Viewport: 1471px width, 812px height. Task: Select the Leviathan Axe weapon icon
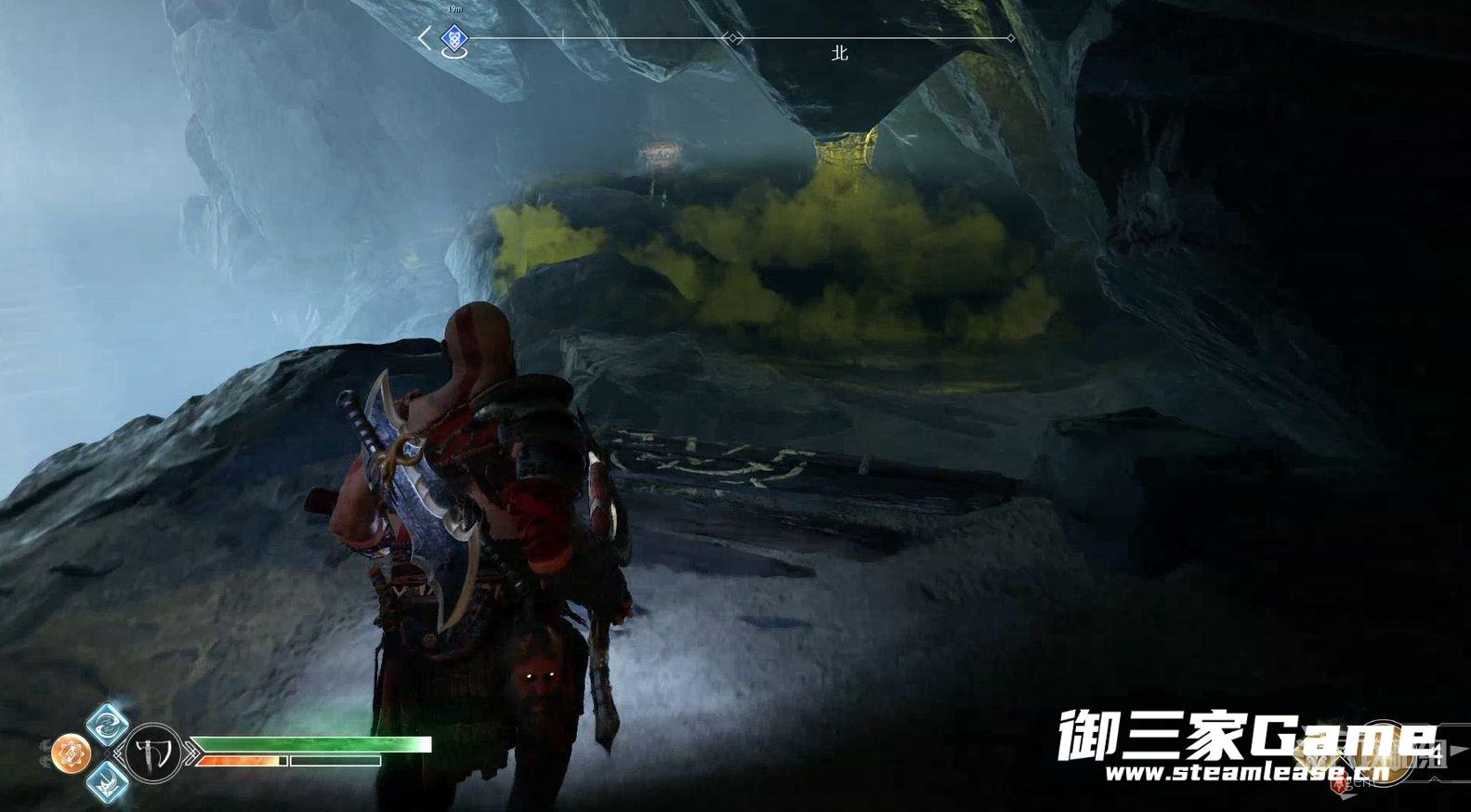pos(153,753)
